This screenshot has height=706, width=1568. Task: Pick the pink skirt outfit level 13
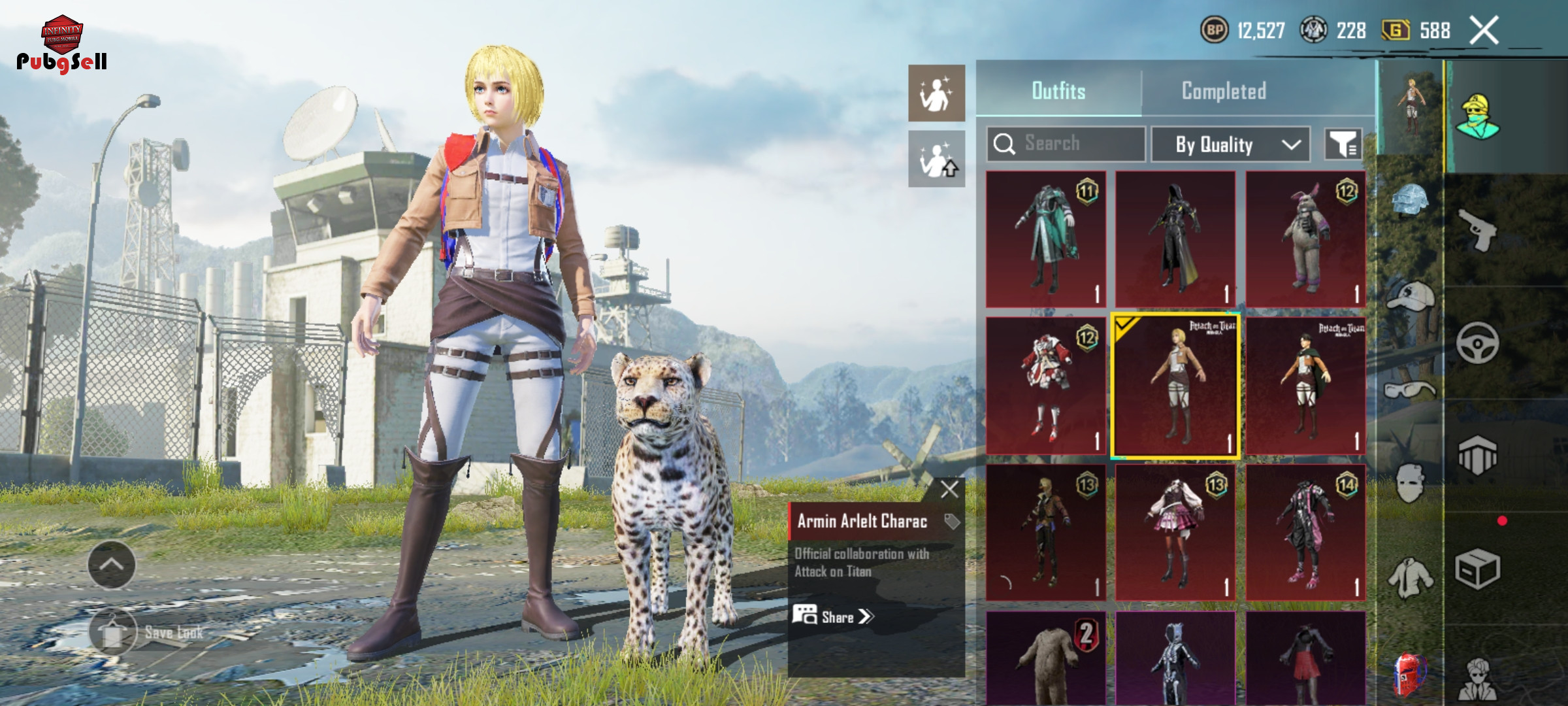tap(1175, 533)
